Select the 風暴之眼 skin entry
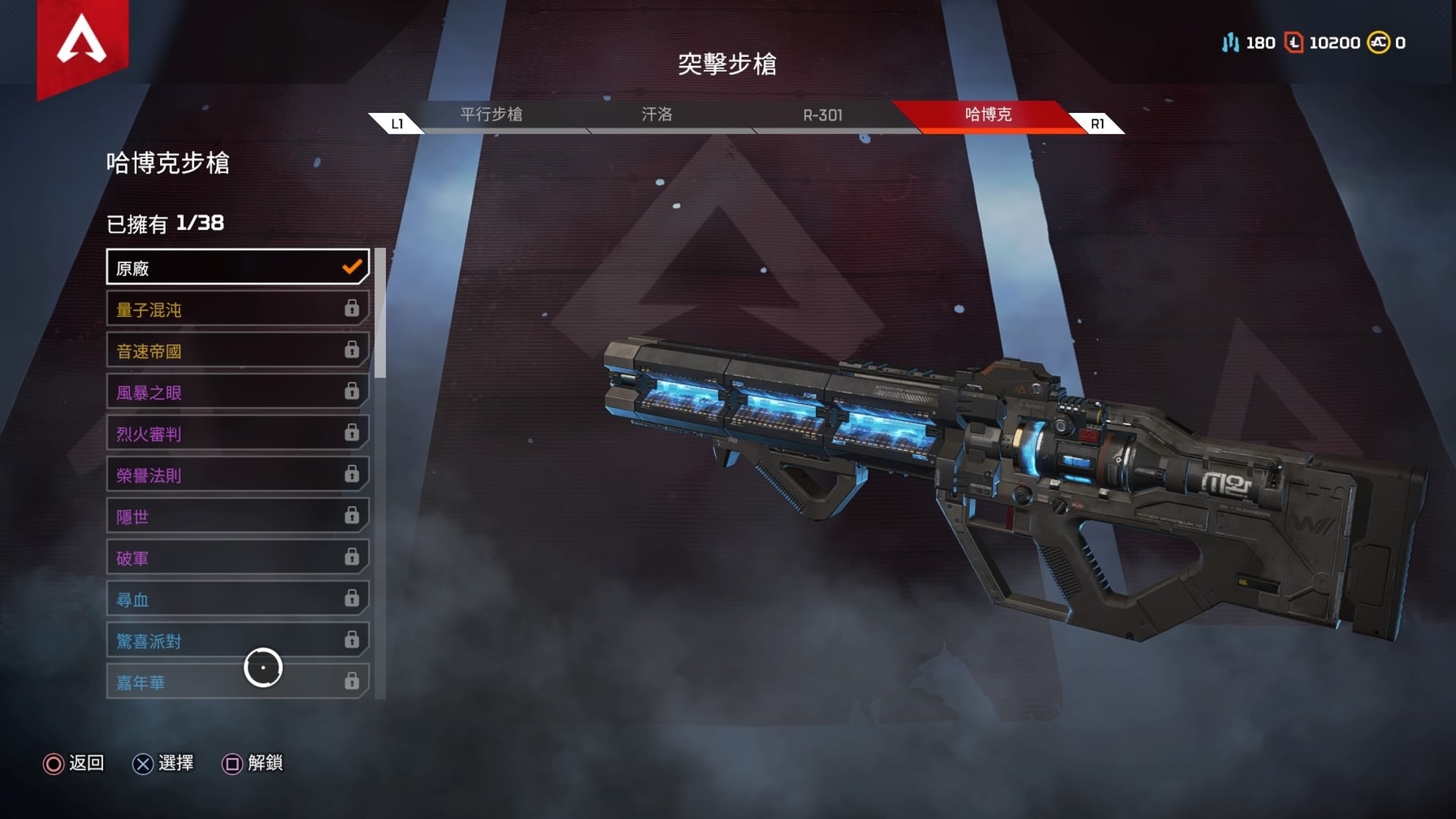Image resolution: width=1456 pixels, height=819 pixels. (x=237, y=392)
